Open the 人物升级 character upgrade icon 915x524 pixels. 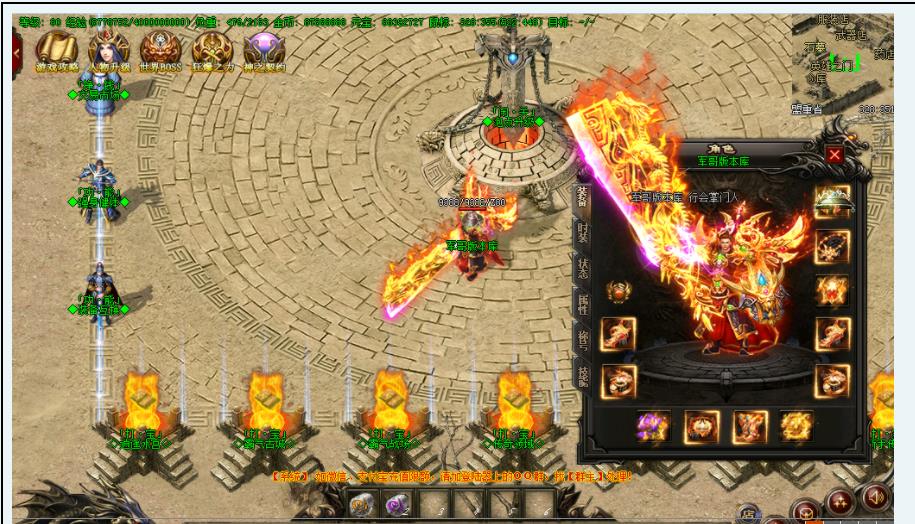coord(108,48)
